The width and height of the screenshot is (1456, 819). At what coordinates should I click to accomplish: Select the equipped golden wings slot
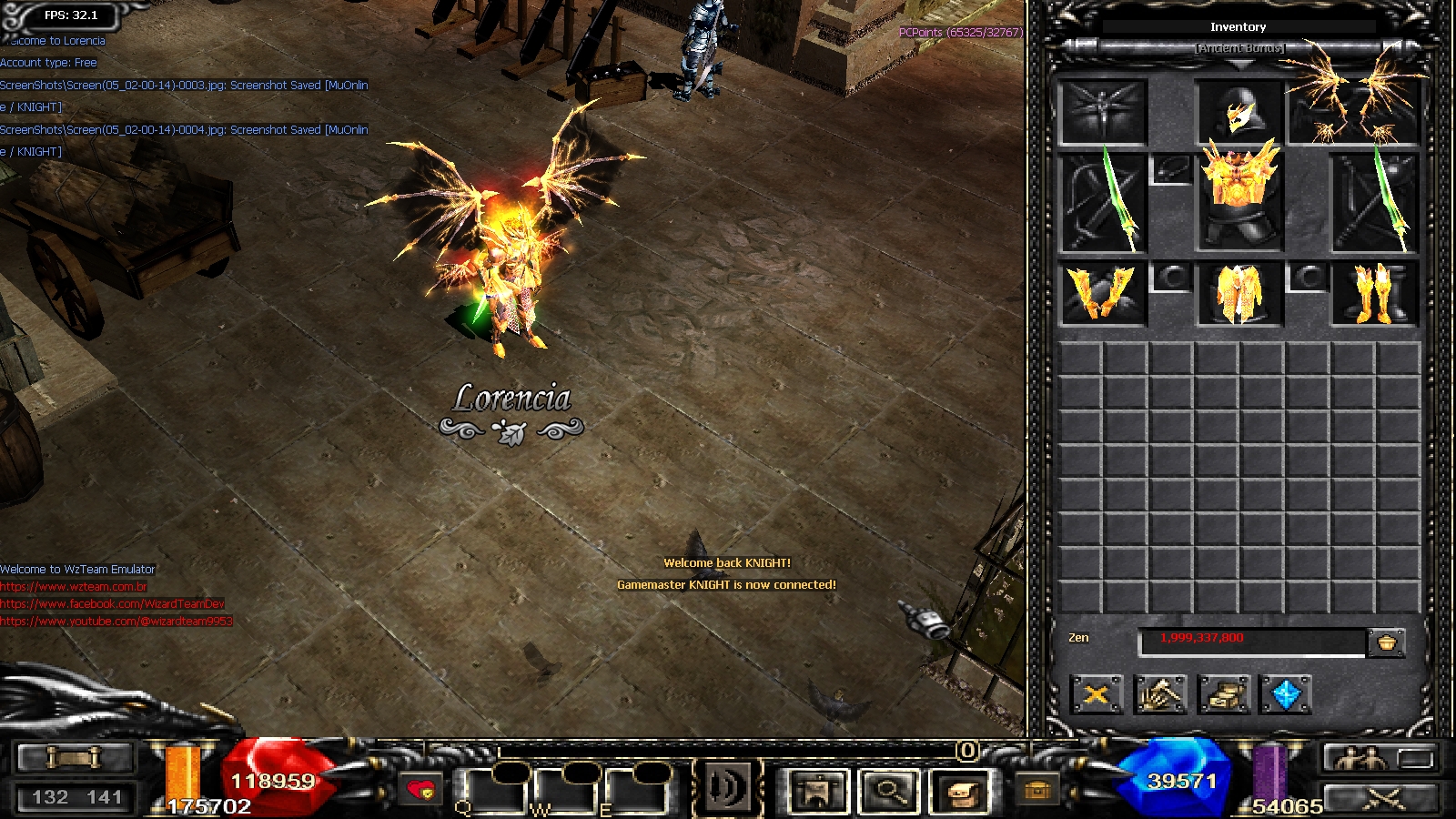coord(1353,102)
